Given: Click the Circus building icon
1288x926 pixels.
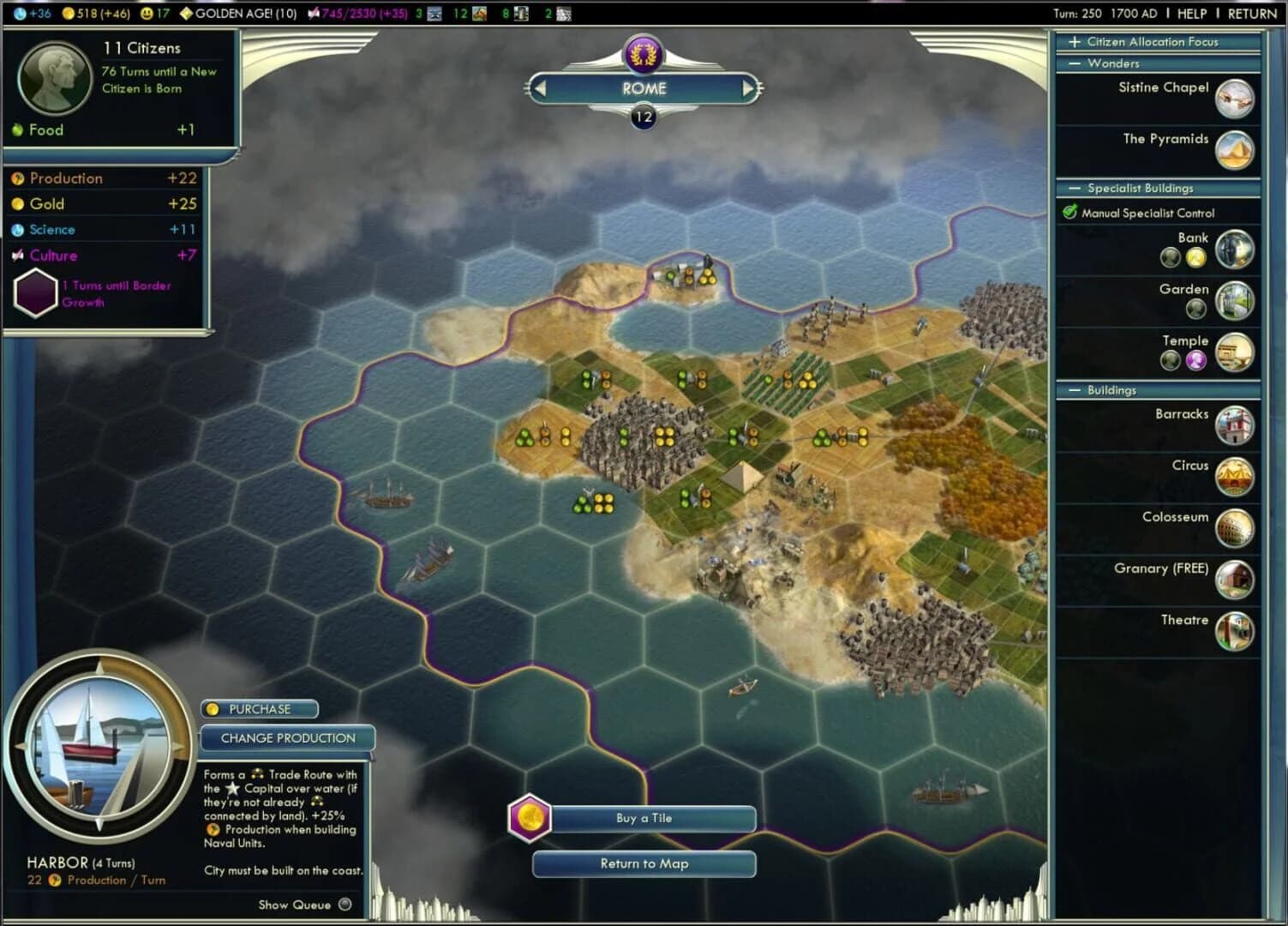Looking at the screenshot, I should pyautogui.click(x=1235, y=475).
